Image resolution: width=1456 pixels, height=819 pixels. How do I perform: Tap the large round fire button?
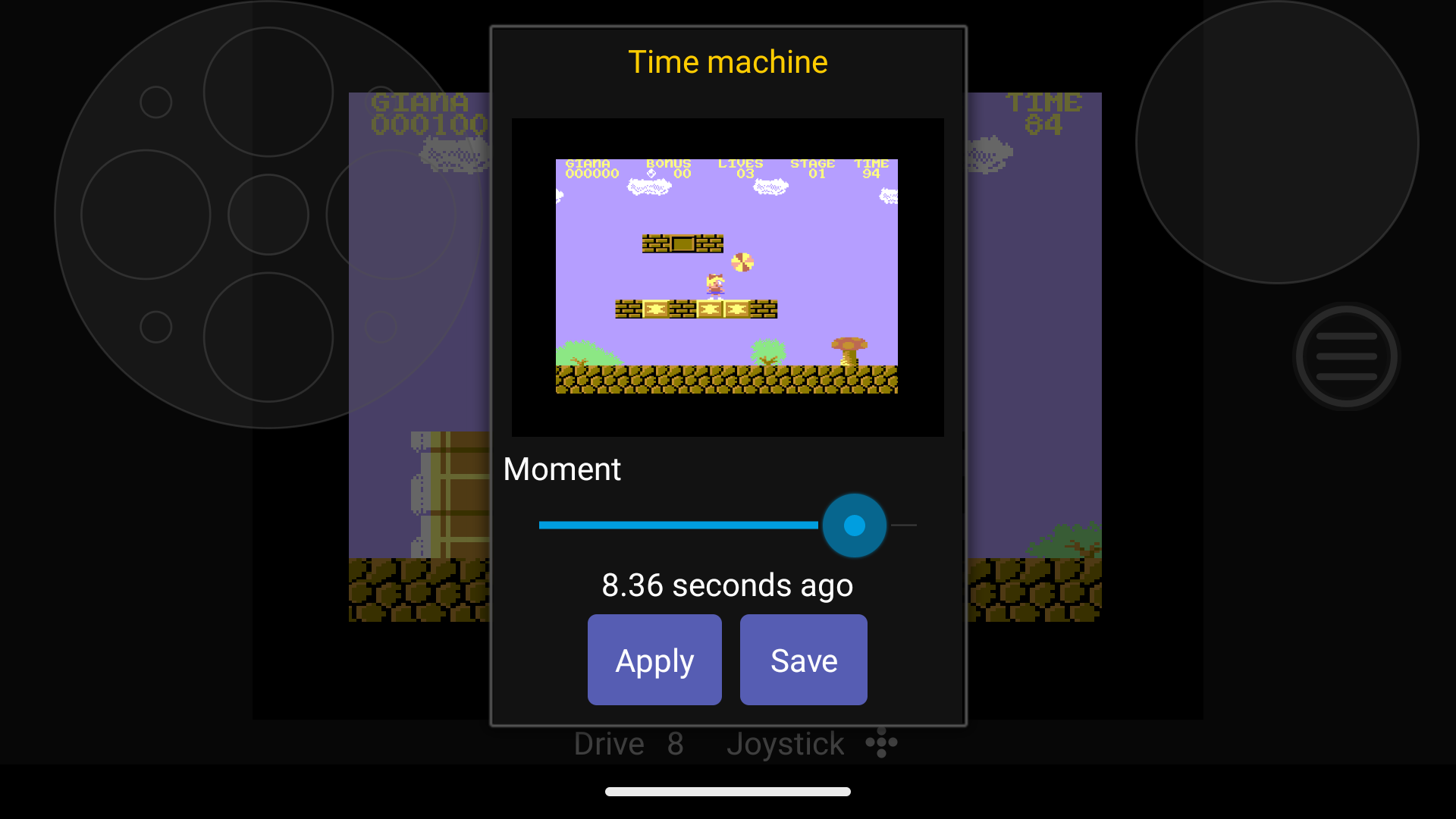1277,143
